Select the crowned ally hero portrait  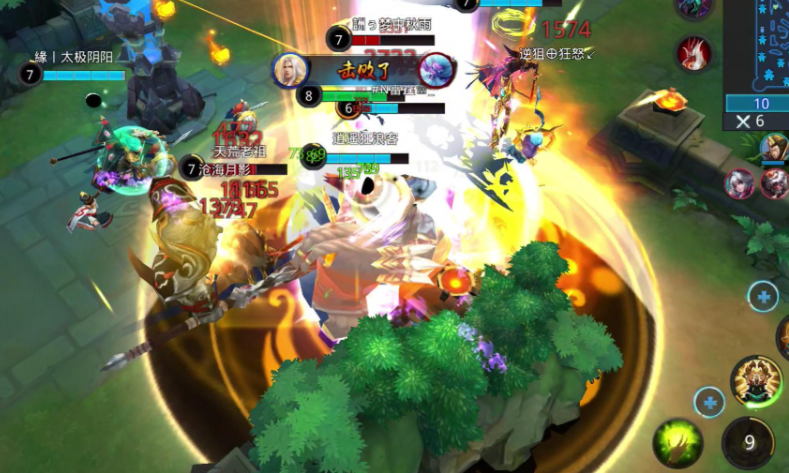(773, 148)
